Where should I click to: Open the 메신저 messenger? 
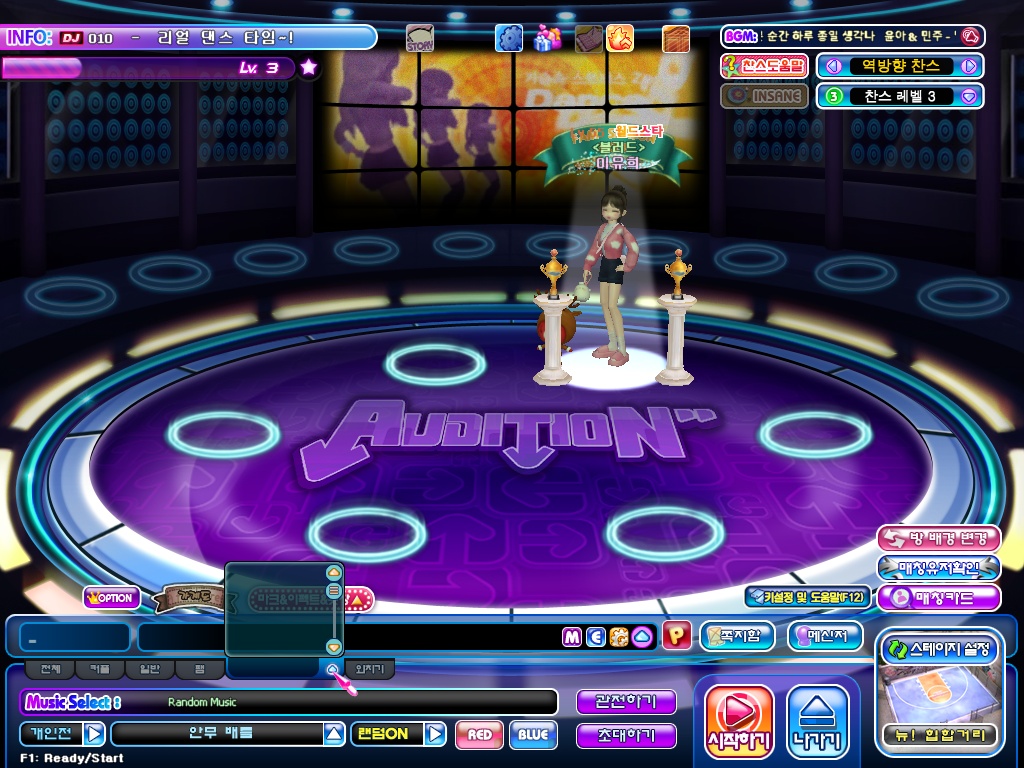pos(824,636)
